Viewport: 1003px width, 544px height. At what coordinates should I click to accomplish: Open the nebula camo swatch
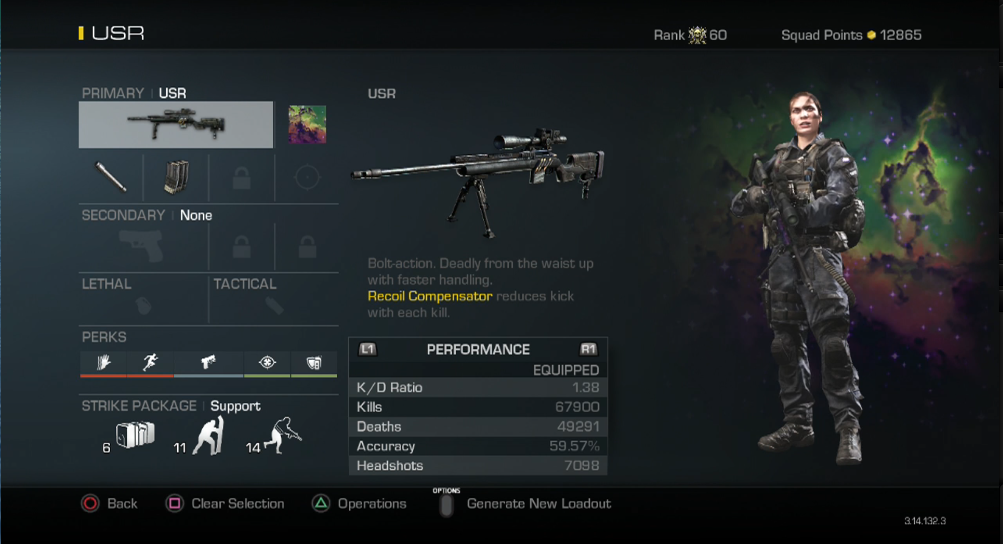[307, 125]
